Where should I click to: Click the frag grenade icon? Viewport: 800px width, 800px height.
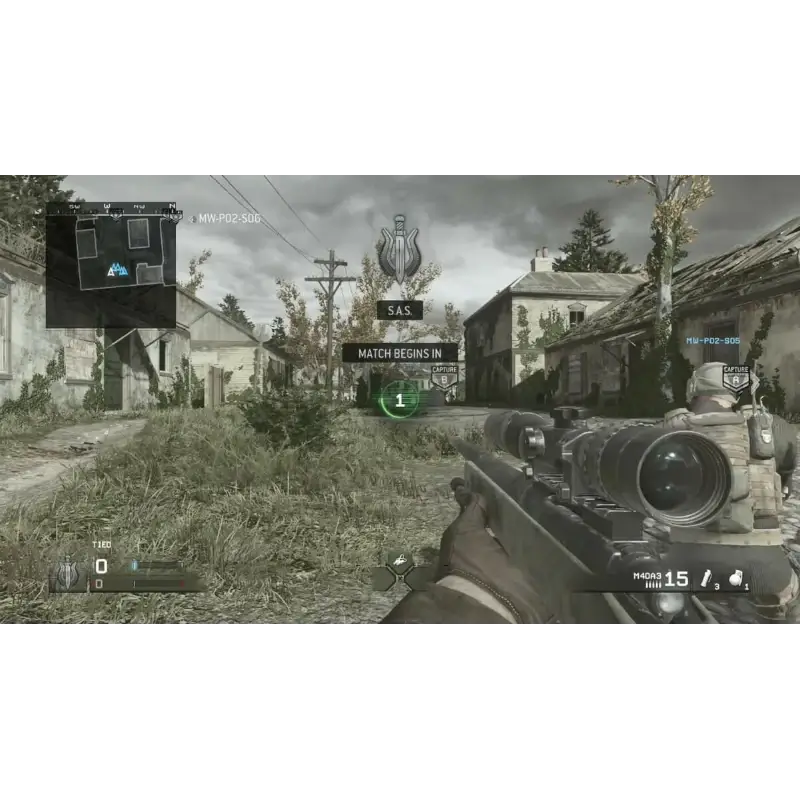736,577
